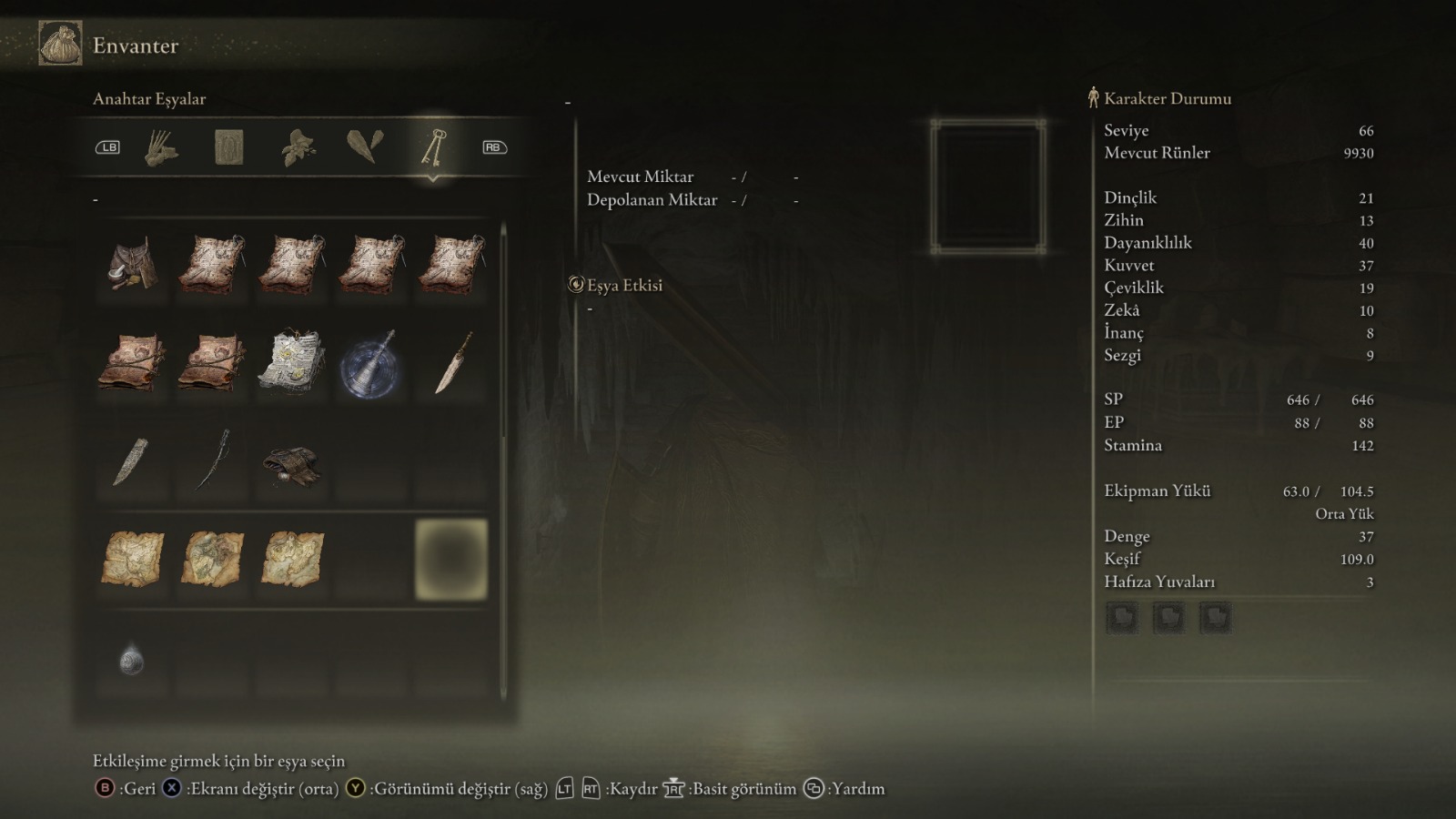This screenshot has height=819, width=1456.
Task: Select the leather sewing tools pouch
Action: 291,464
